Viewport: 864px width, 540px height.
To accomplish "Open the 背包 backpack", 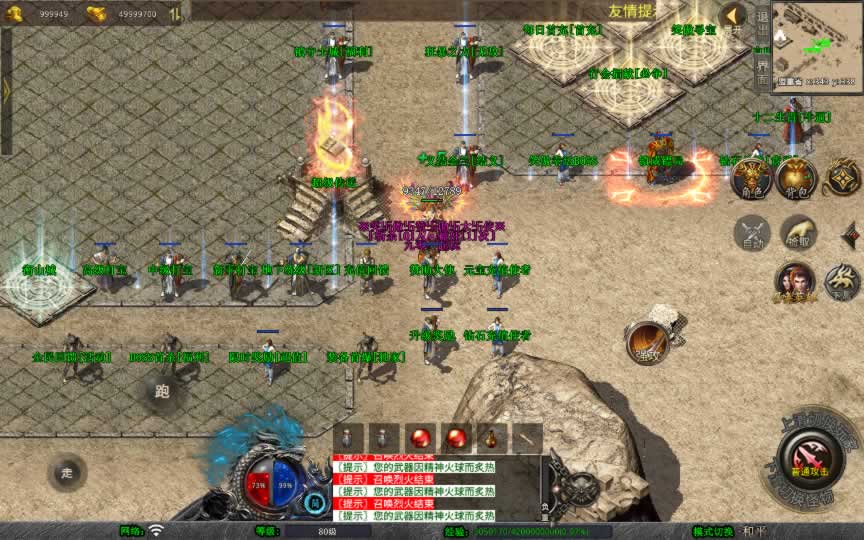I will pos(796,179).
